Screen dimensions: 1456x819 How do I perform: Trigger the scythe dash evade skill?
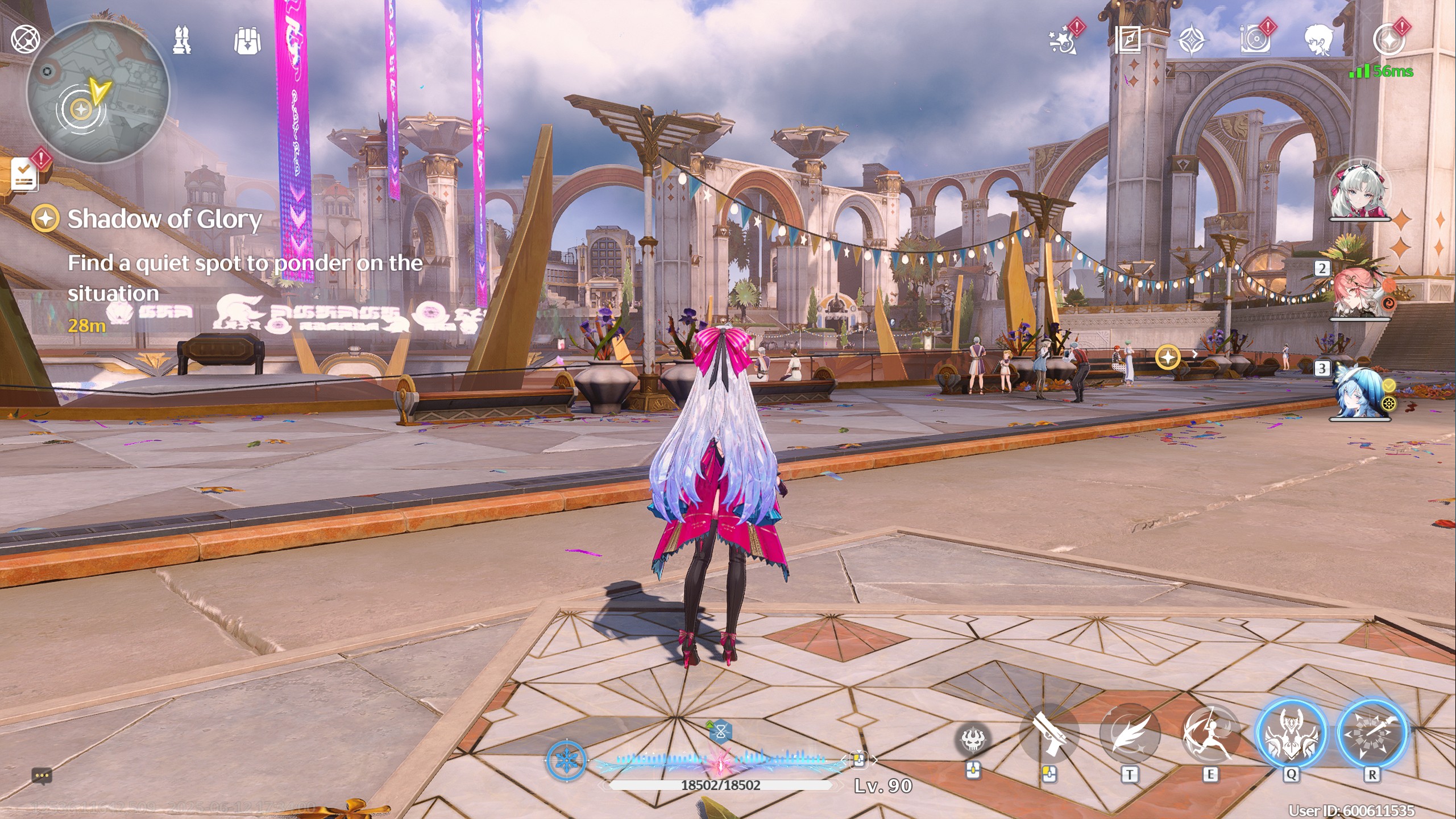click(1210, 735)
